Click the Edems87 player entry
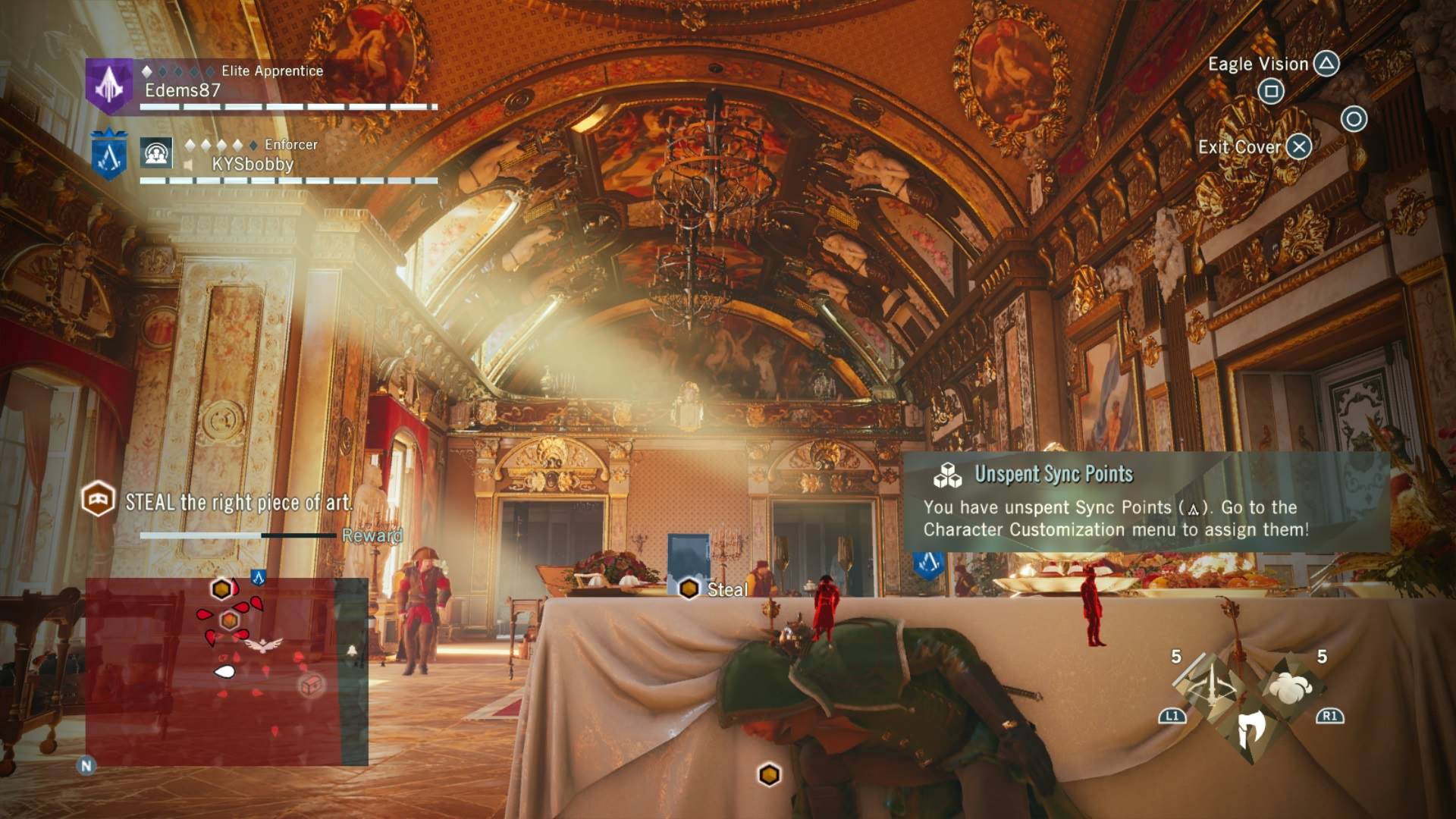The image size is (1456, 819). point(183,90)
